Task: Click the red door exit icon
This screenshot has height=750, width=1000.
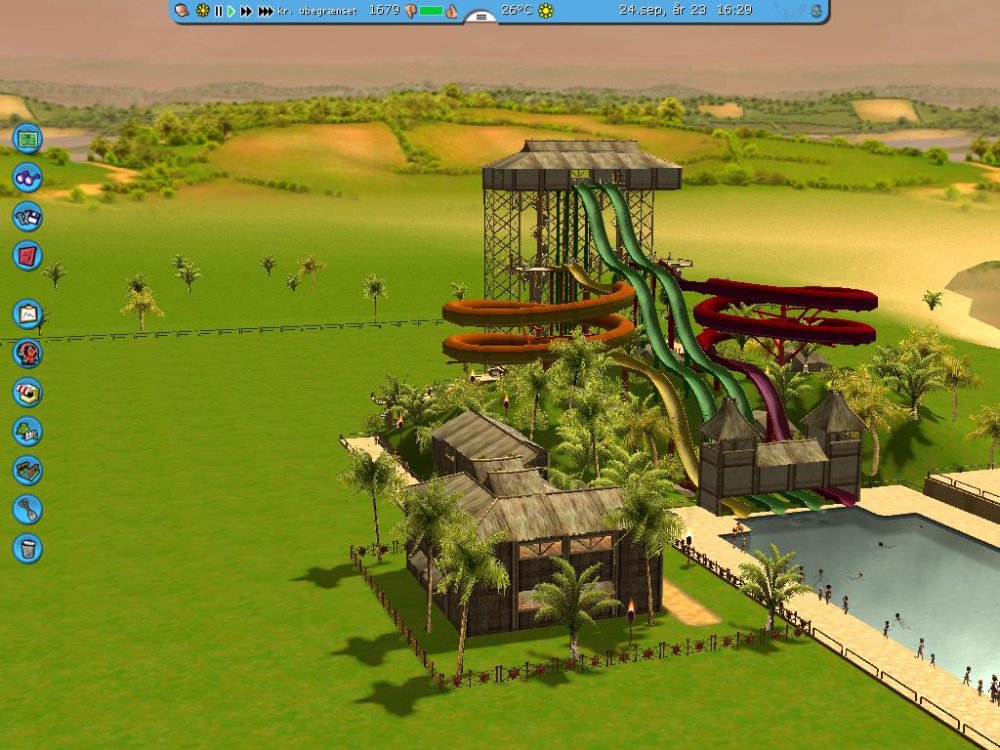Action: pyautogui.click(x=27, y=255)
